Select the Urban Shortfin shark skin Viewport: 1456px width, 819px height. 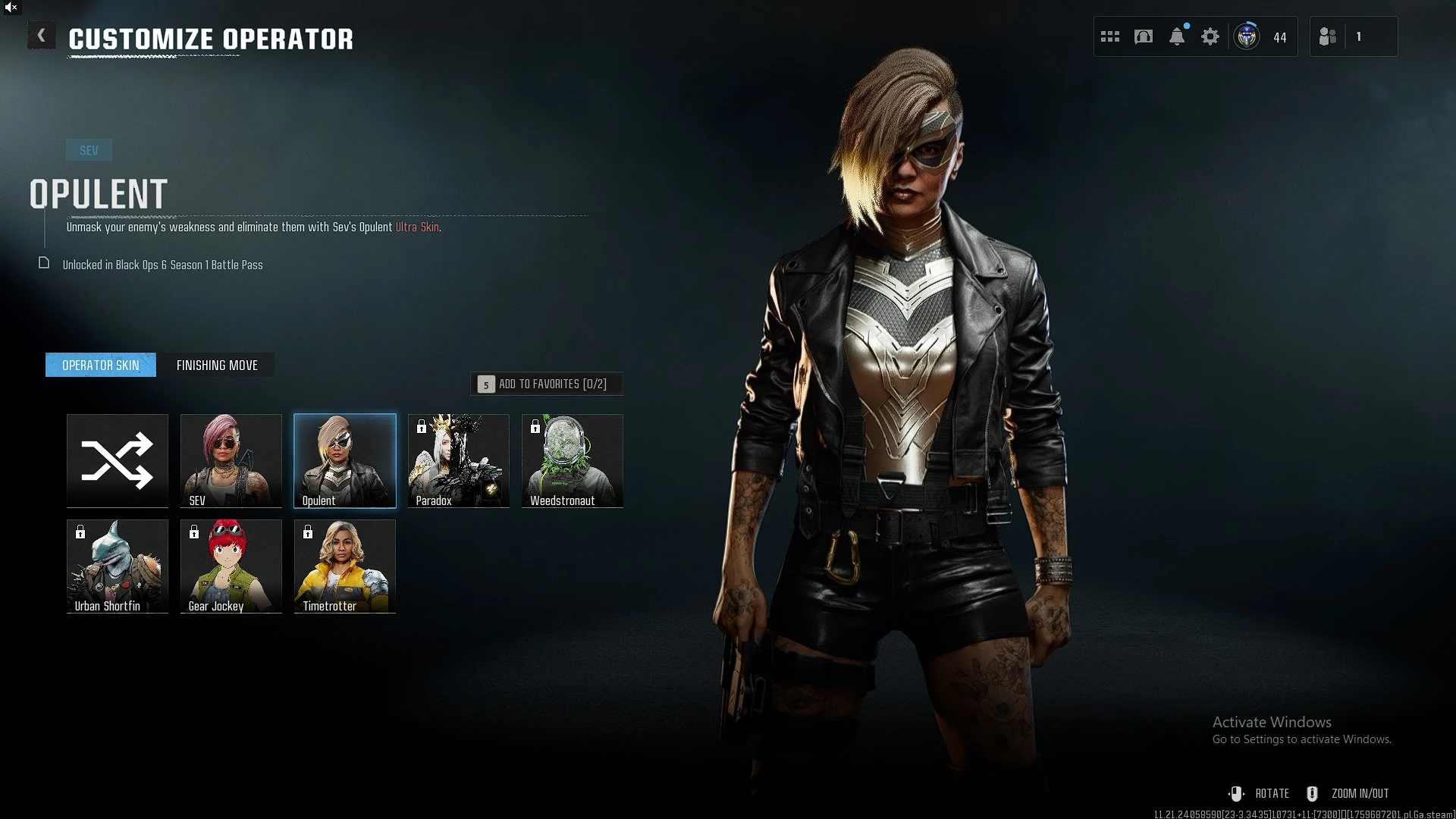(118, 566)
